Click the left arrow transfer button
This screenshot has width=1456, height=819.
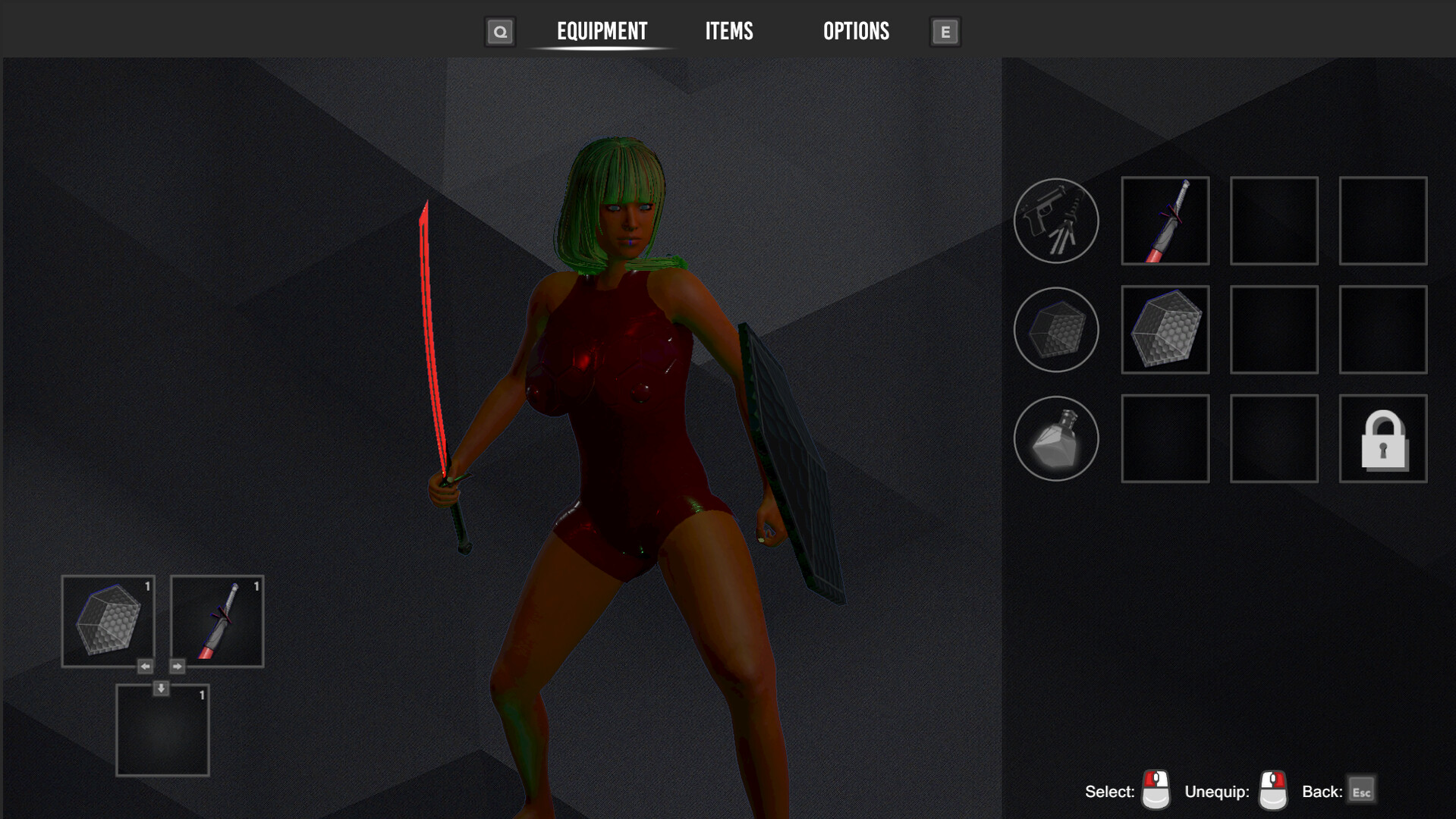[x=145, y=666]
